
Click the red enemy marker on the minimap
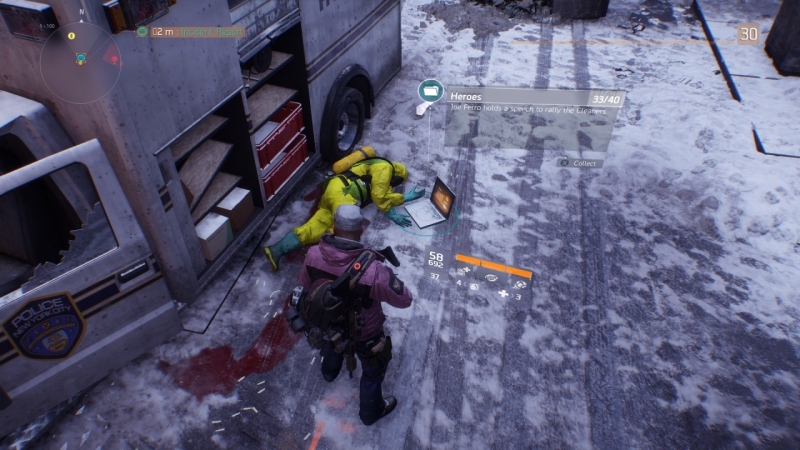(x=112, y=56)
